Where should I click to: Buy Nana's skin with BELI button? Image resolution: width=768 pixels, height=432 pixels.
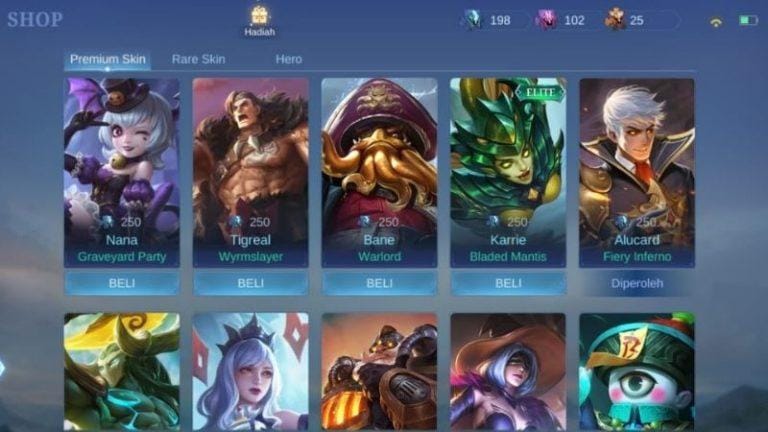(122, 283)
